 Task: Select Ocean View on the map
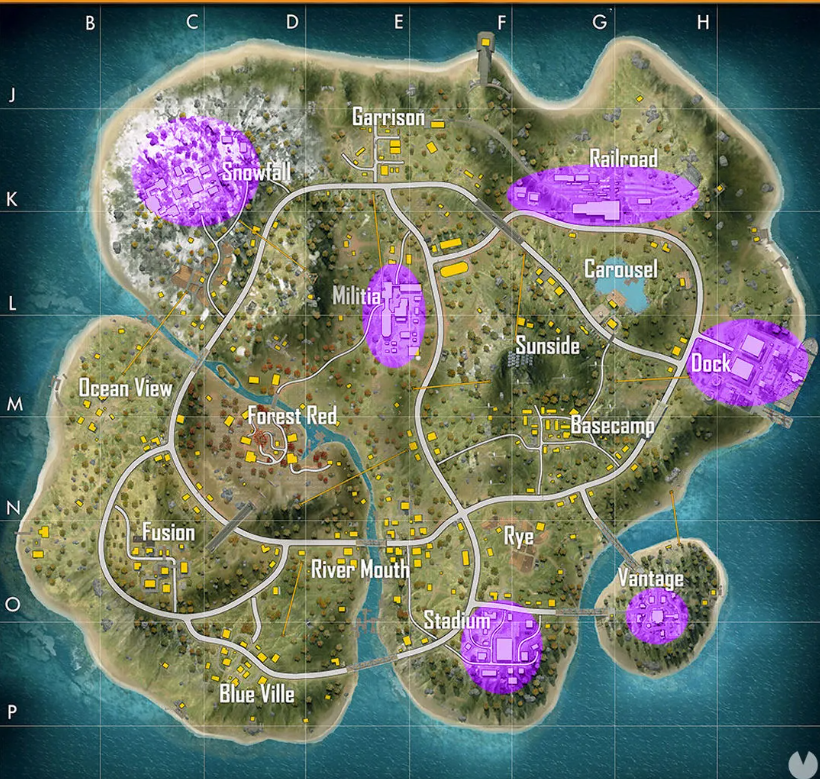[126, 388]
